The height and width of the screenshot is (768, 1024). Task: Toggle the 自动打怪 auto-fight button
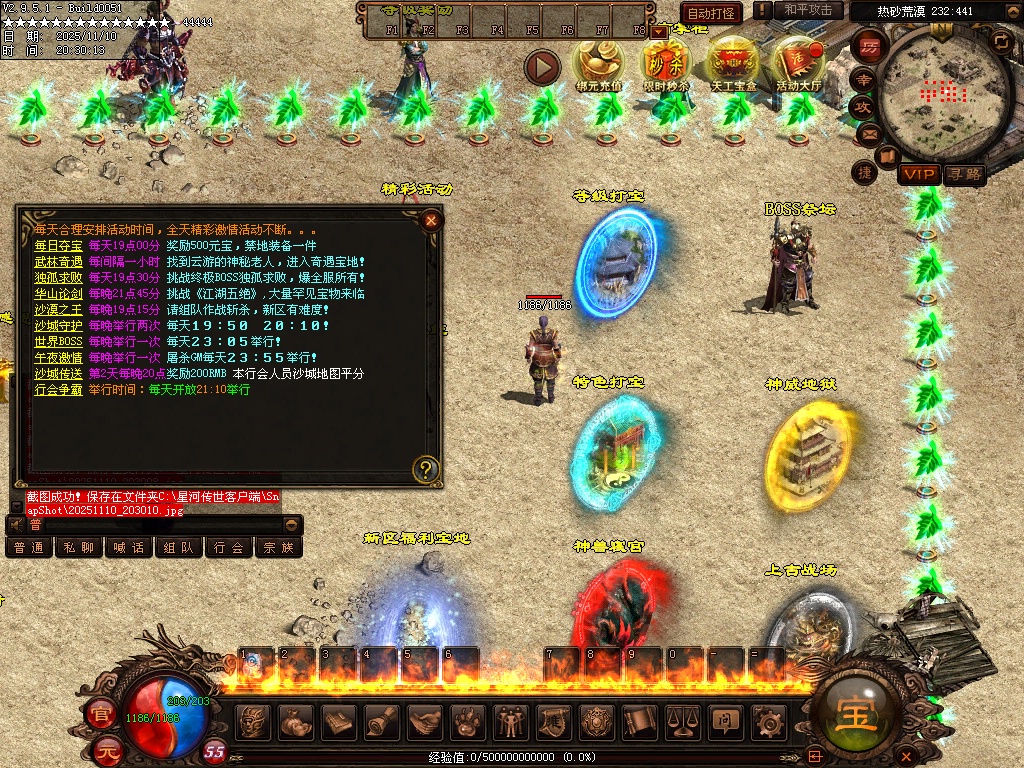[711, 12]
